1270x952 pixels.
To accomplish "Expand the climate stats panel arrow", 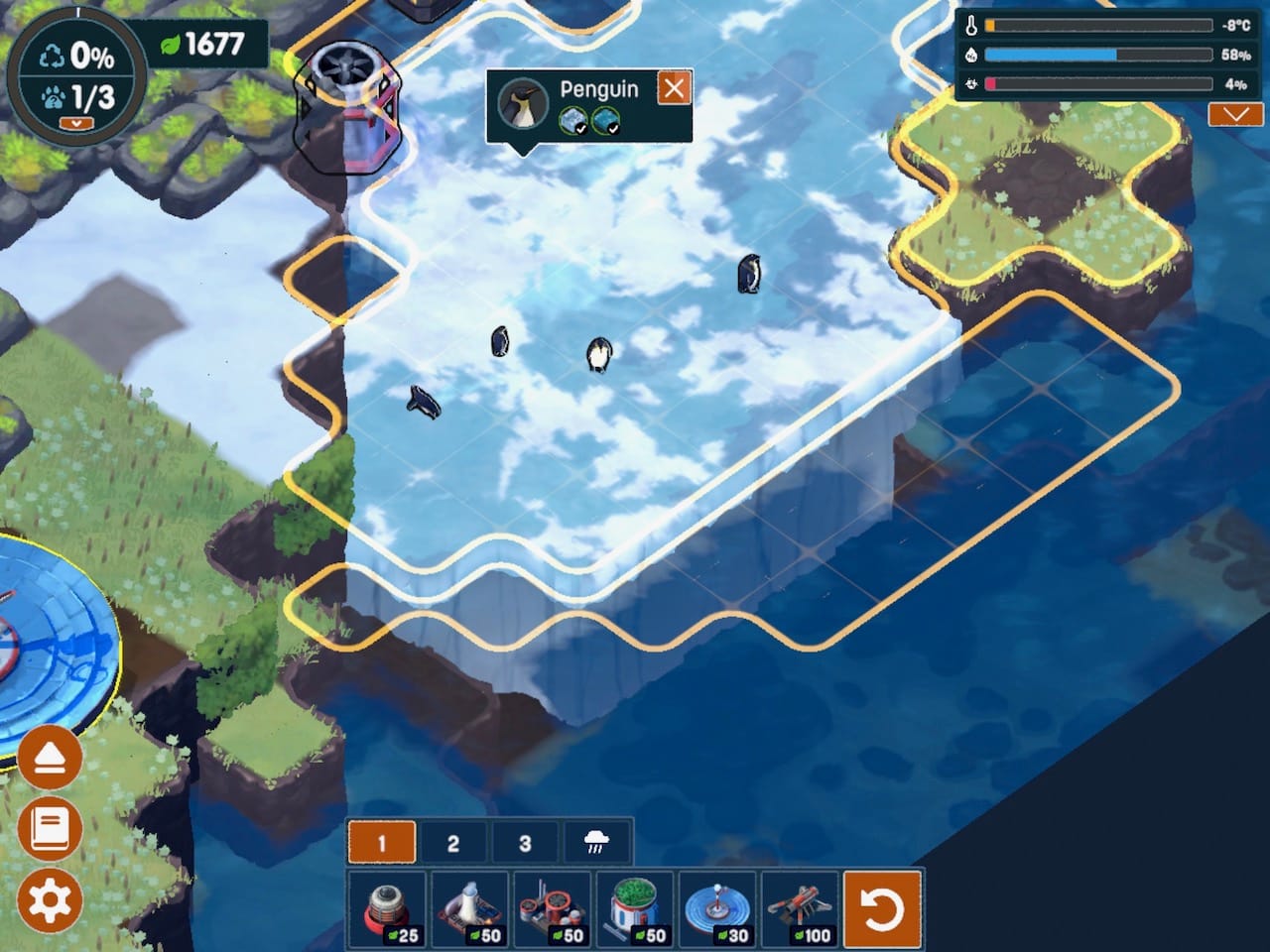I will pyautogui.click(x=1235, y=115).
